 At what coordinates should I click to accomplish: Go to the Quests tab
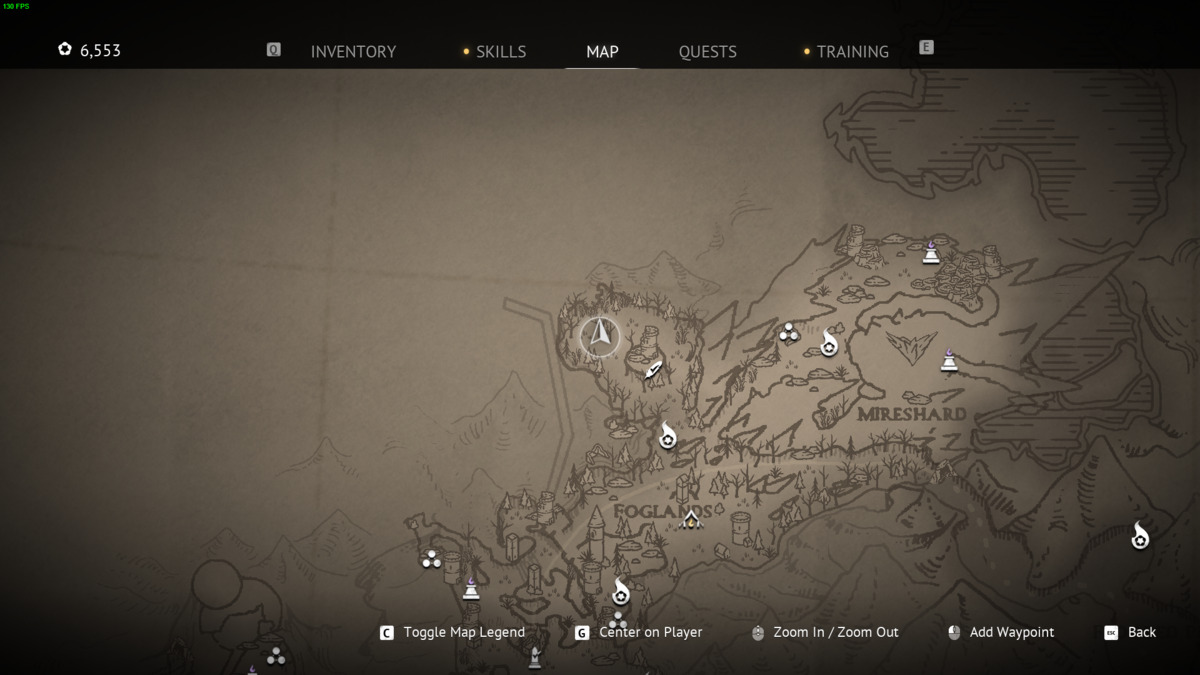(707, 52)
